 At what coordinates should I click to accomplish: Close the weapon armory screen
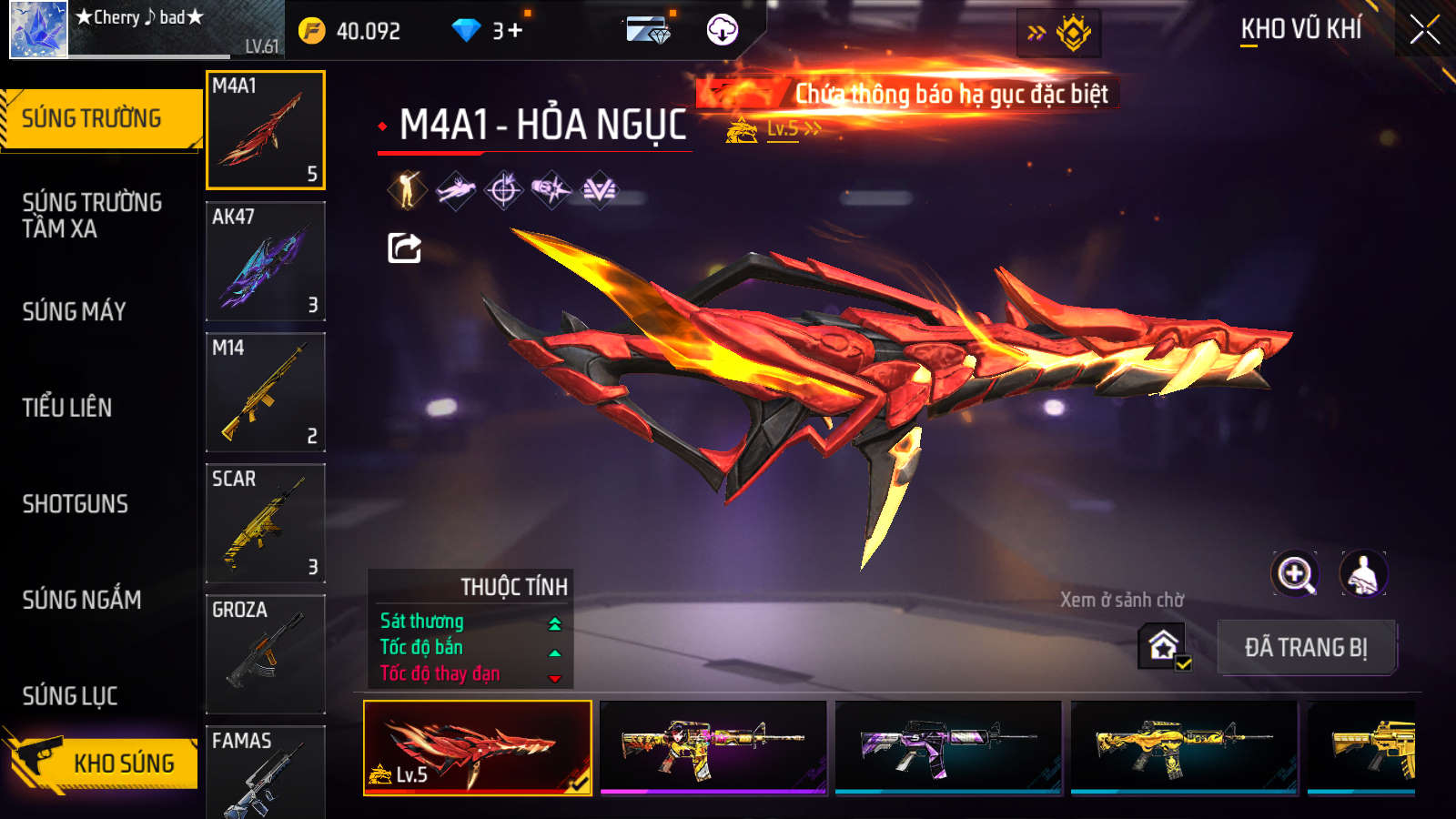click(1424, 30)
